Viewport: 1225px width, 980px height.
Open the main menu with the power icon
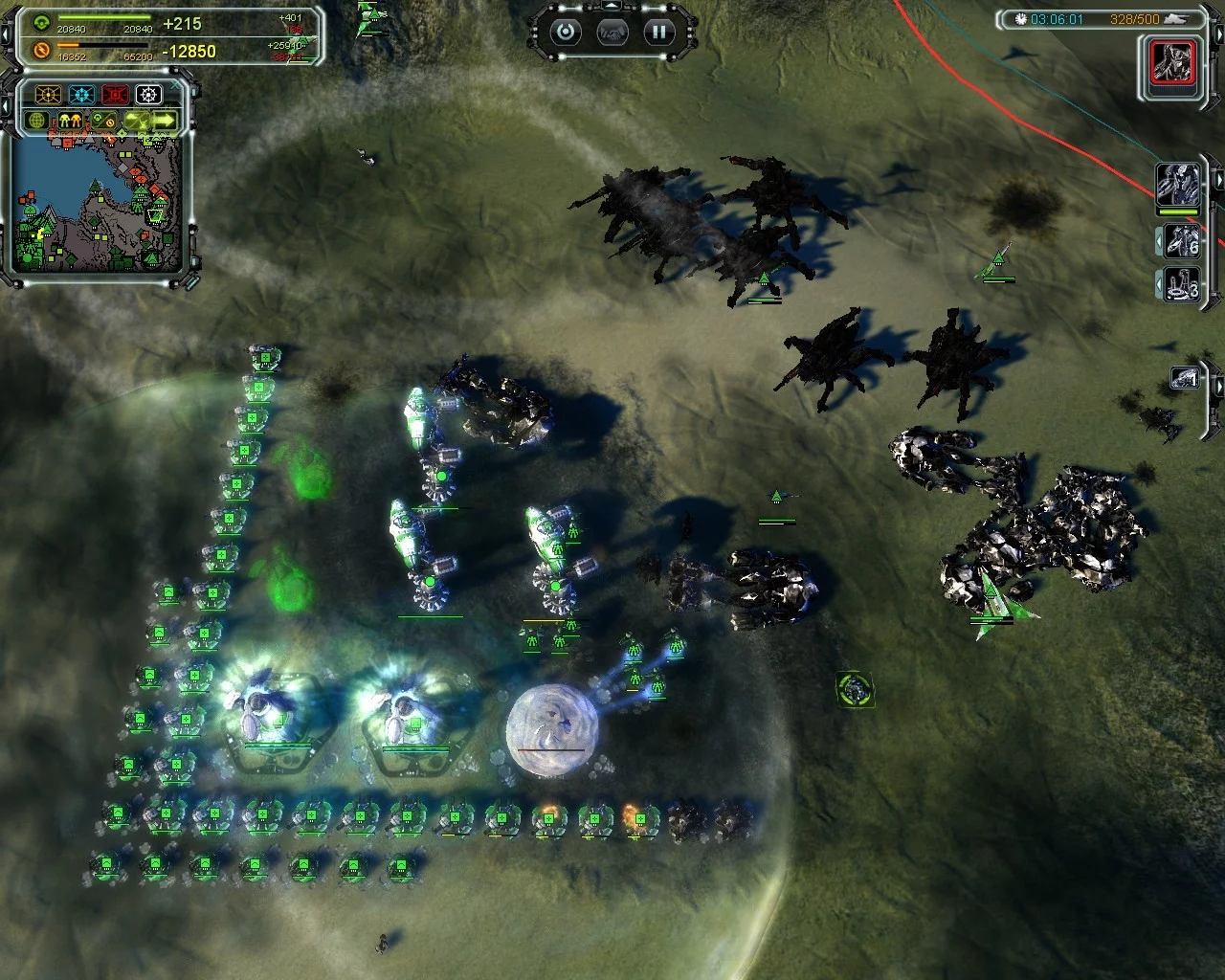(x=566, y=33)
